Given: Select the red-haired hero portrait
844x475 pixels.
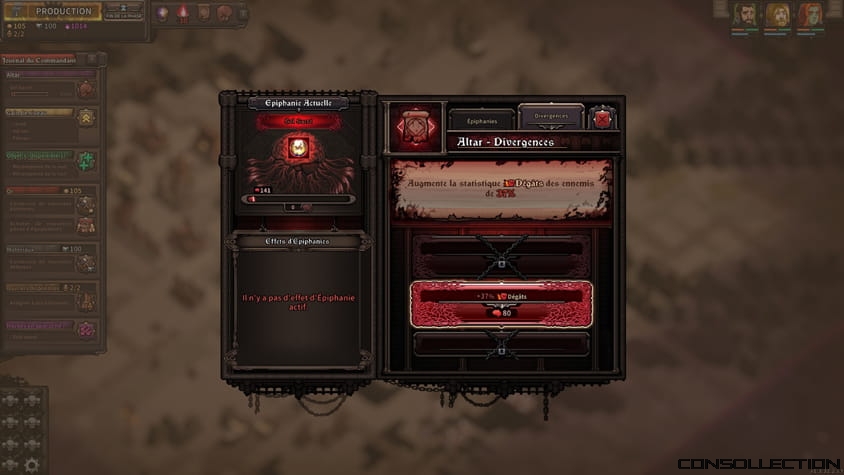Looking at the screenshot, I should click(809, 15).
